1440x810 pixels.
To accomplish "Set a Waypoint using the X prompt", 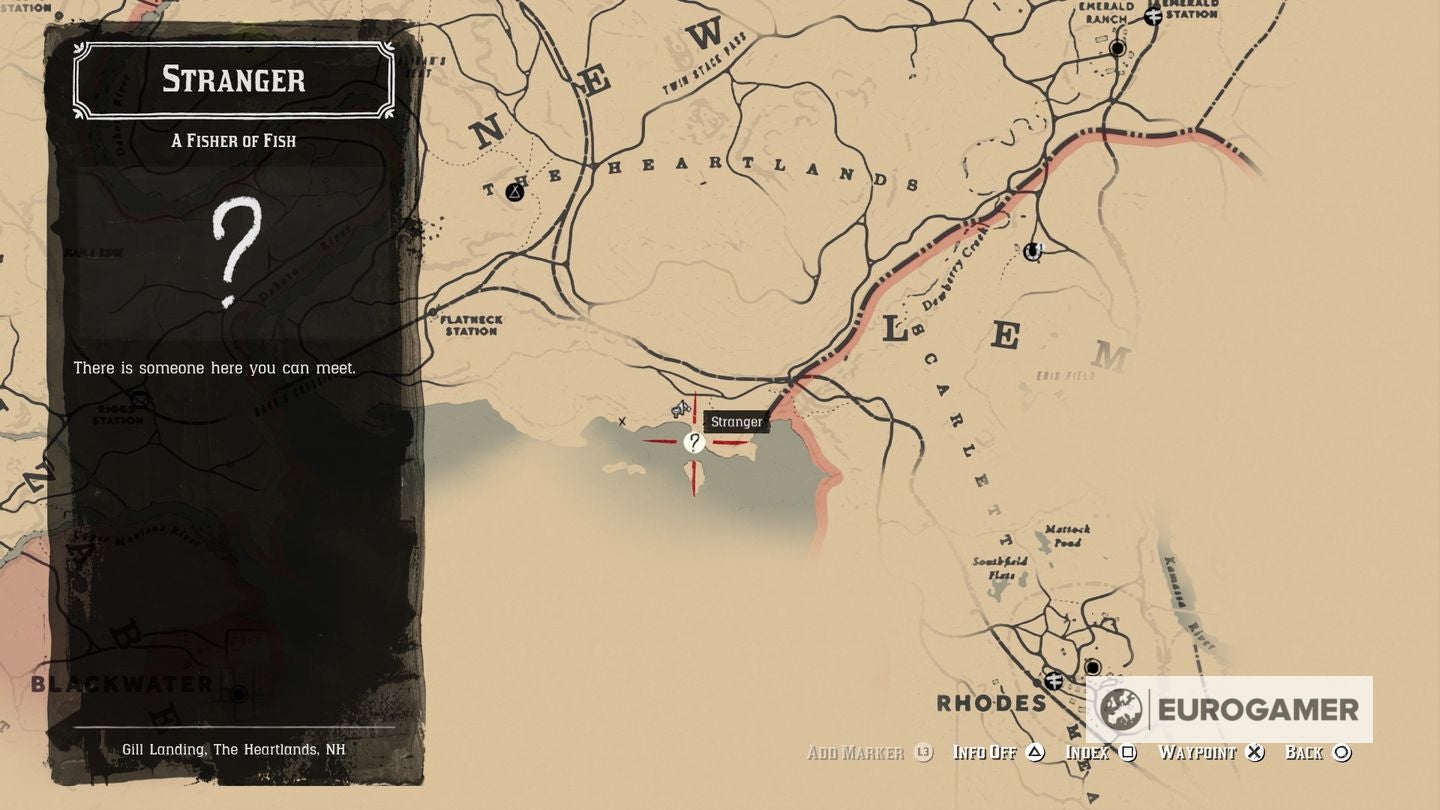I will pos(1252,752).
